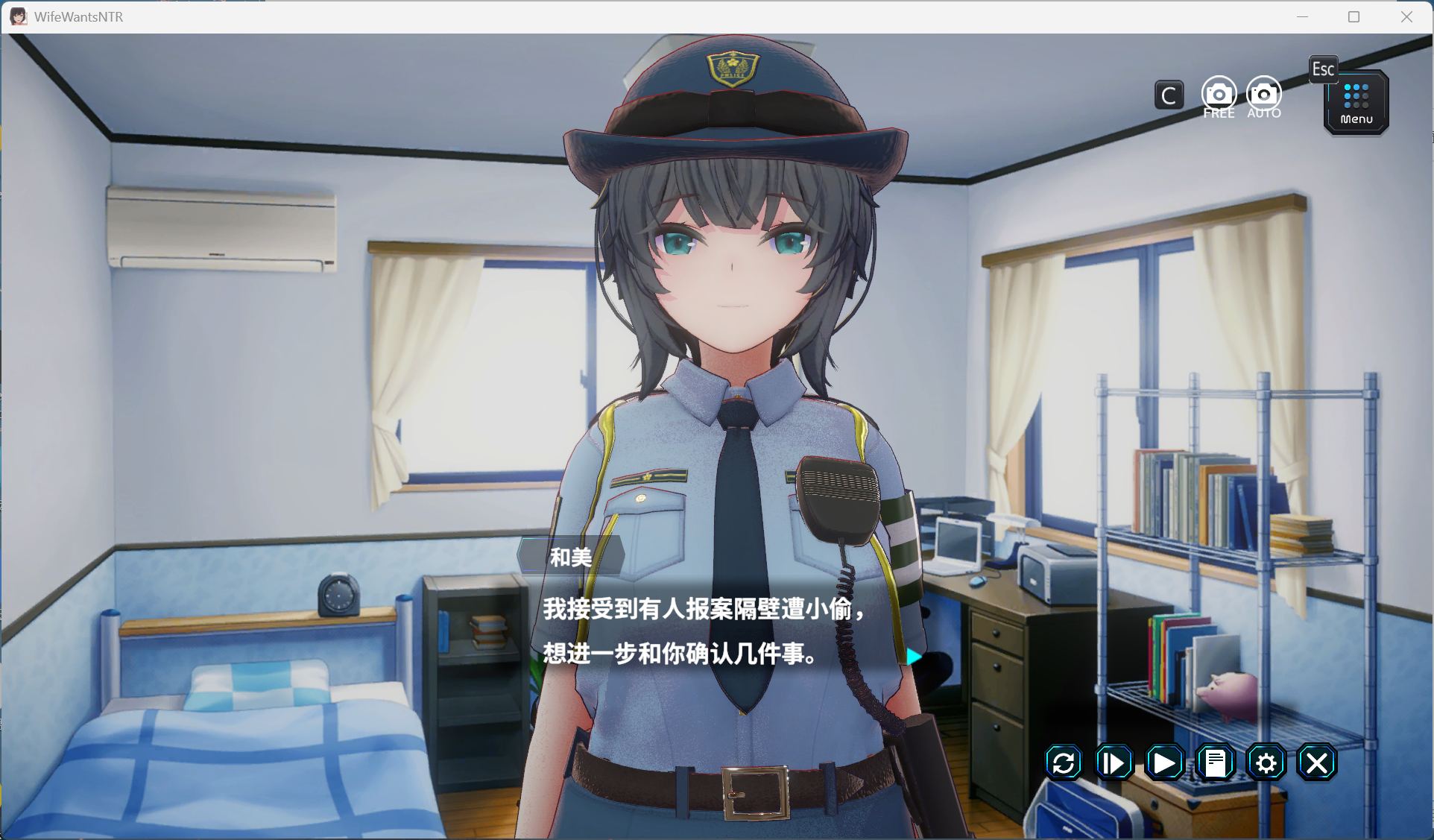
Task: Click the dialogue text box to continue
Action: [708, 634]
